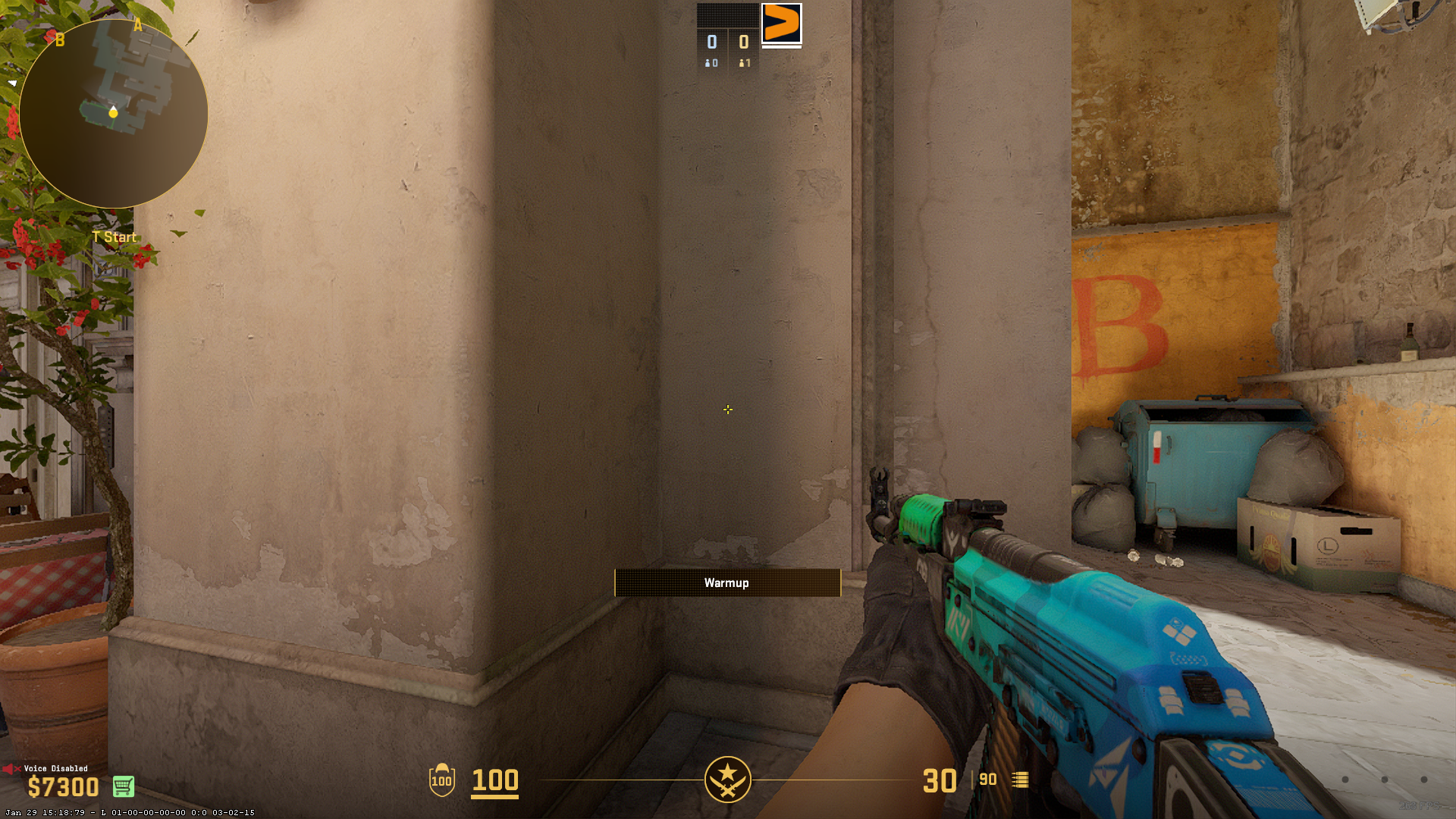The image size is (1456, 819).
Task: Click the green kevlar shield armor icon
Action: coord(441,781)
